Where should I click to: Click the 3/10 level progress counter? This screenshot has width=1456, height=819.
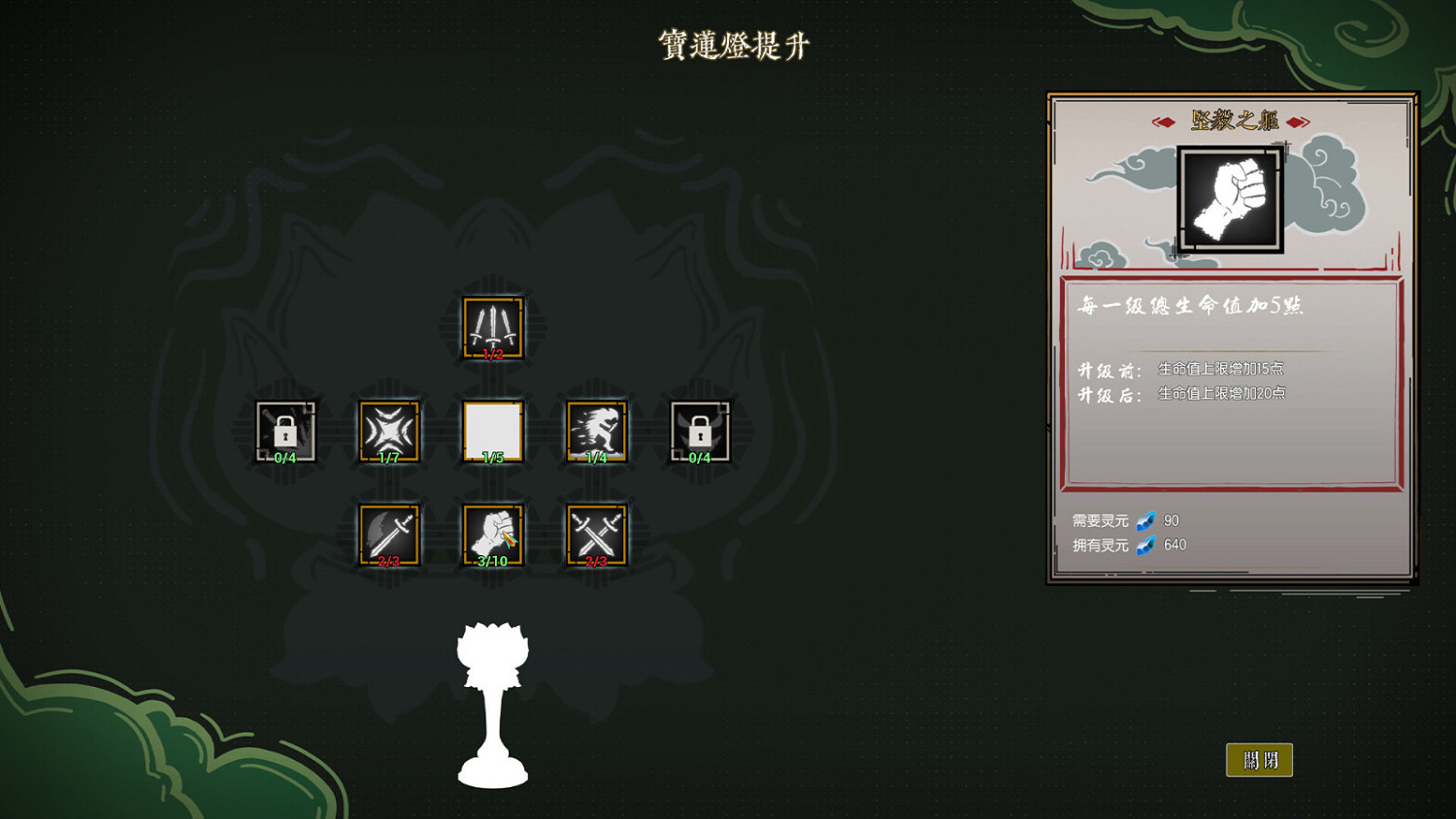pyautogui.click(x=492, y=561)
